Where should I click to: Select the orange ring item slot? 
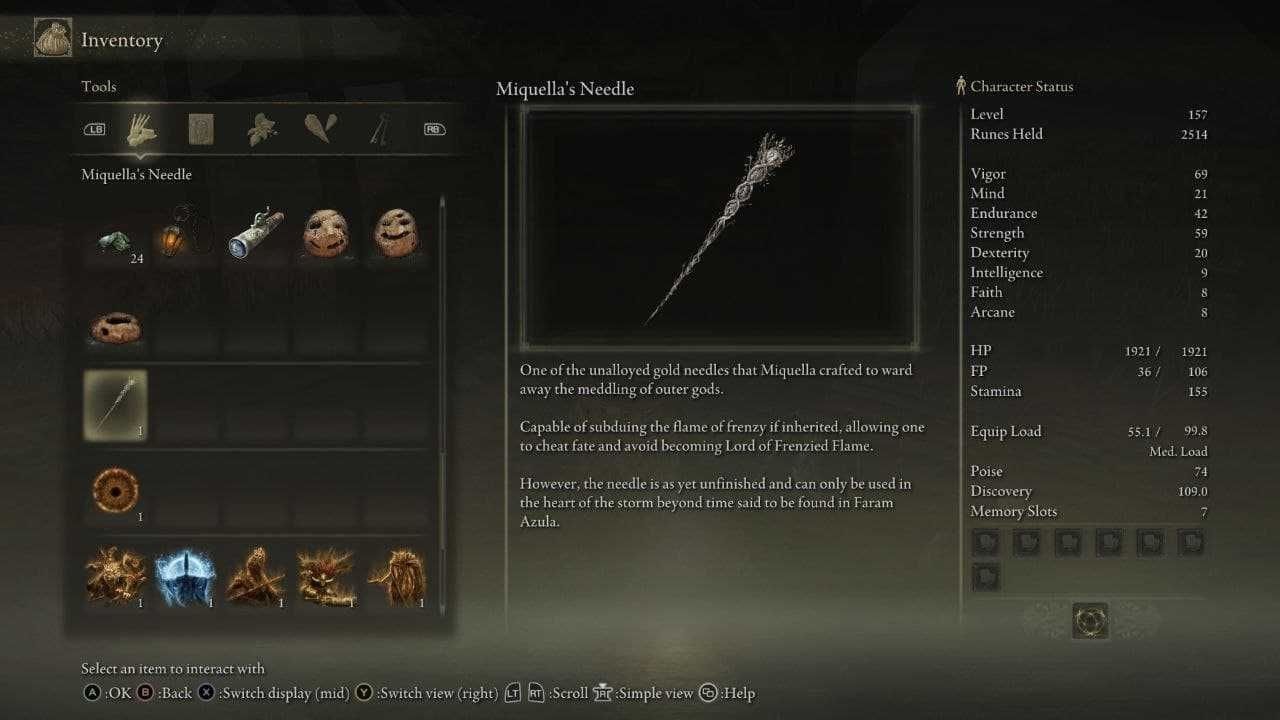click(115, 490)
